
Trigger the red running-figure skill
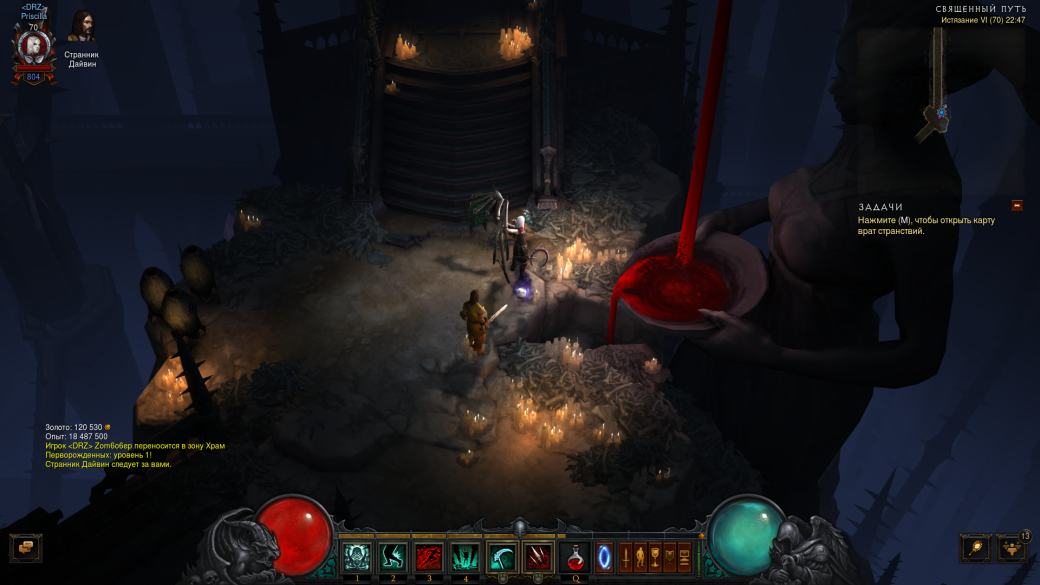(429, 556)
